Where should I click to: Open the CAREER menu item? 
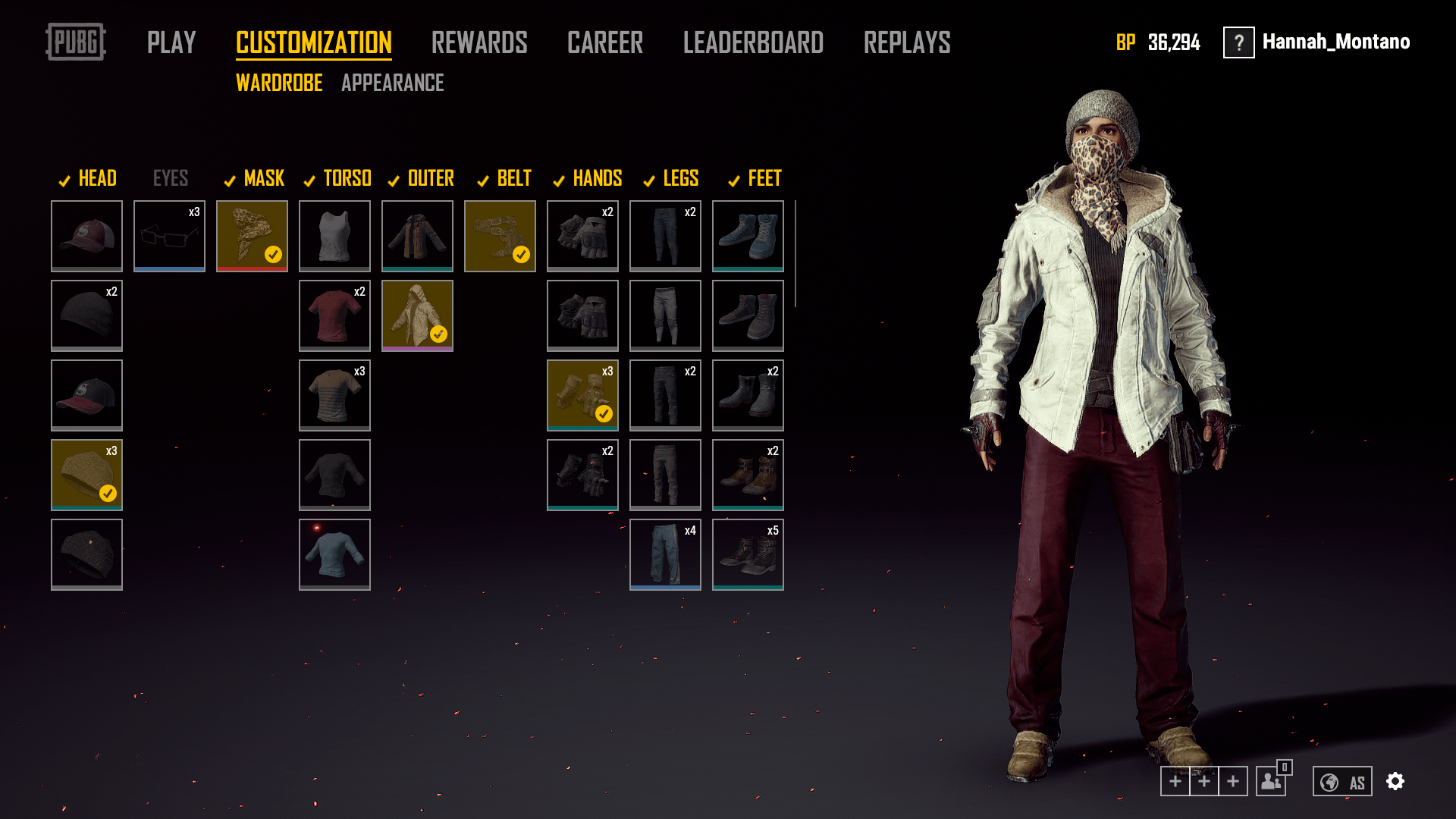click(x=606, y=43)
